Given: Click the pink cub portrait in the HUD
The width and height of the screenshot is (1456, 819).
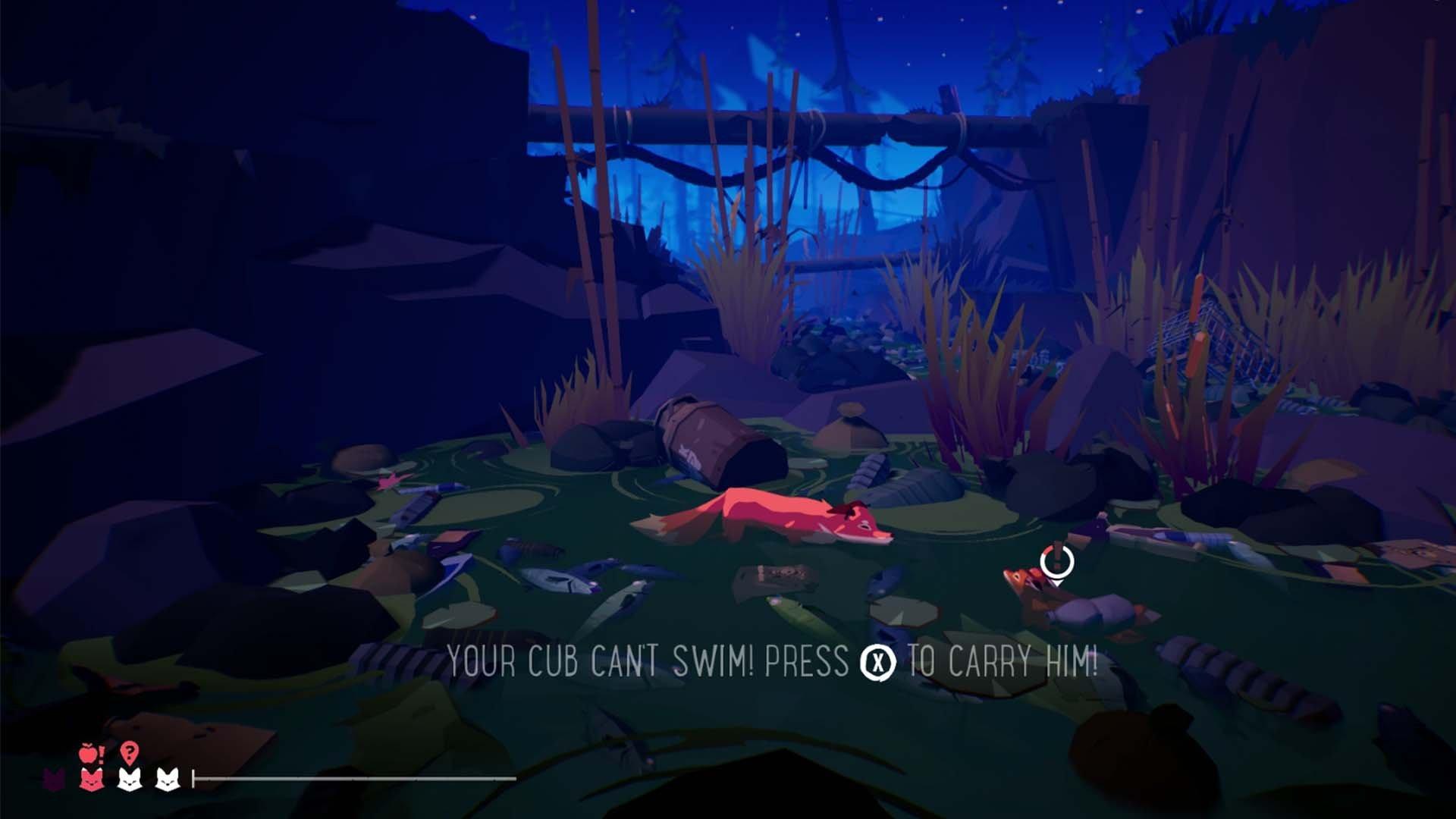Looking at the screenshot, I should point(89,780).
